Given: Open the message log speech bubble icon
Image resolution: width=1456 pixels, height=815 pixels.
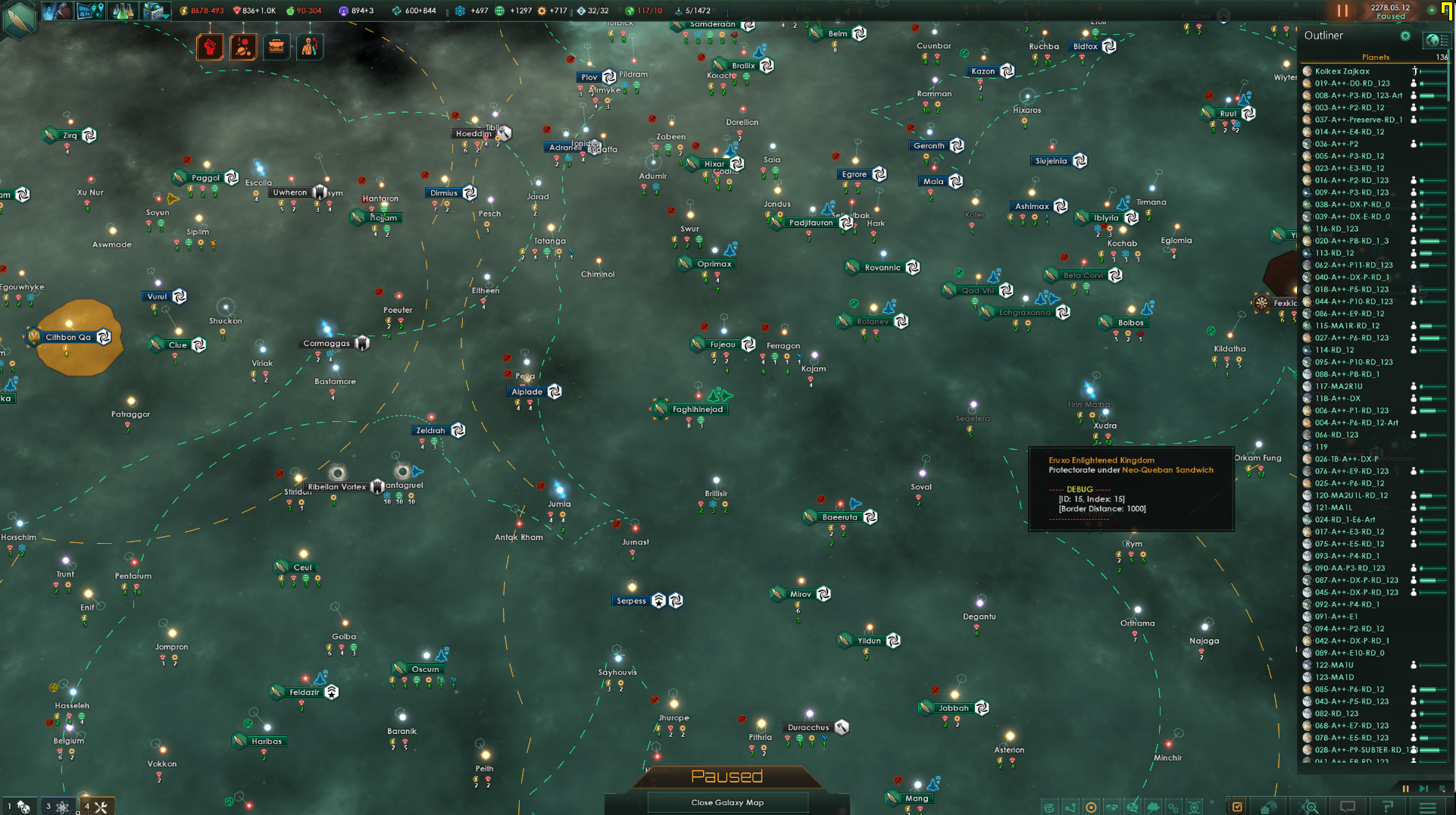Looking at the screenshot, I should pyautogui.click(x=1347, y=807).
